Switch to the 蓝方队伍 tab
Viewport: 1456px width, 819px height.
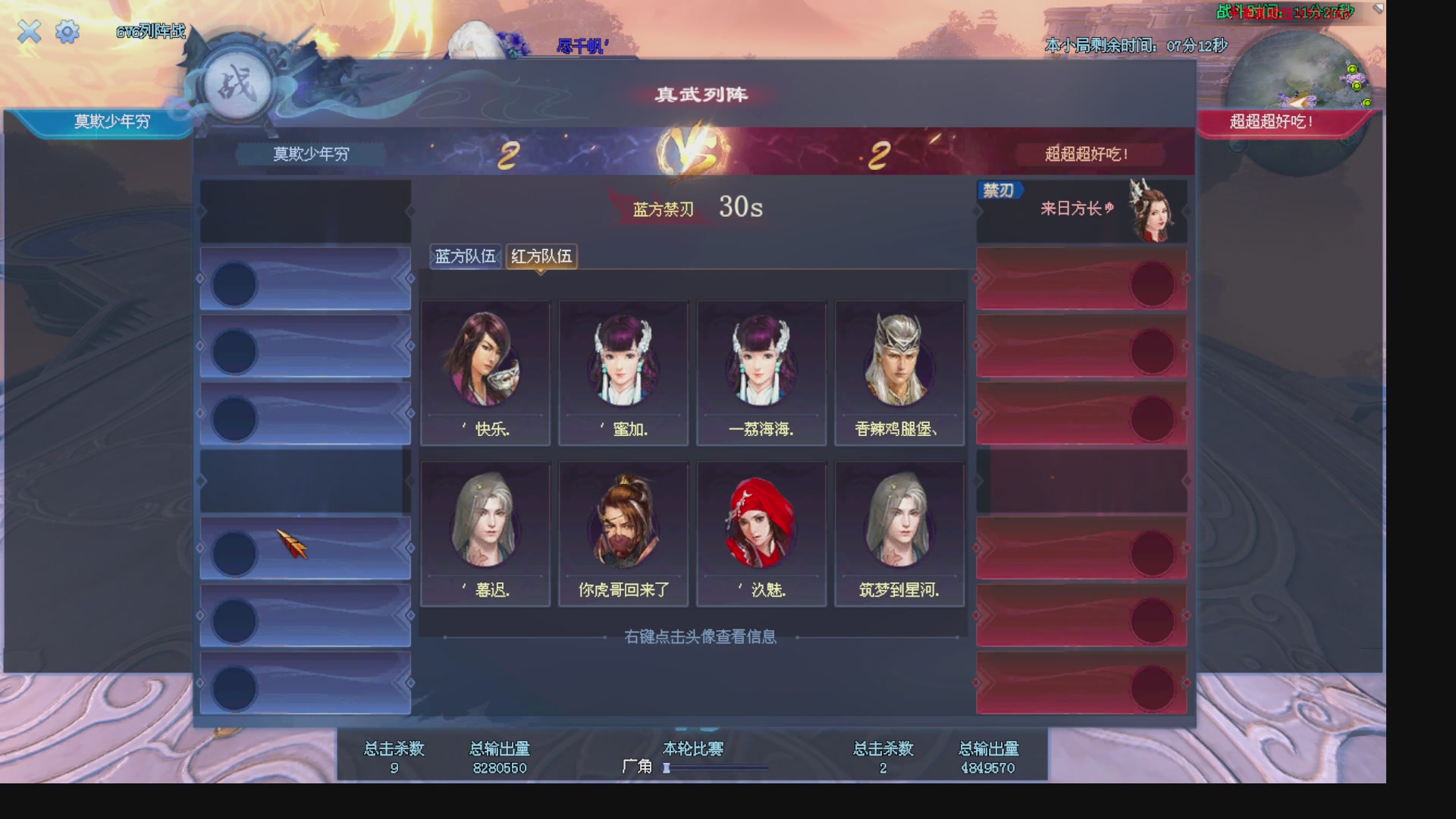(465, 257)
